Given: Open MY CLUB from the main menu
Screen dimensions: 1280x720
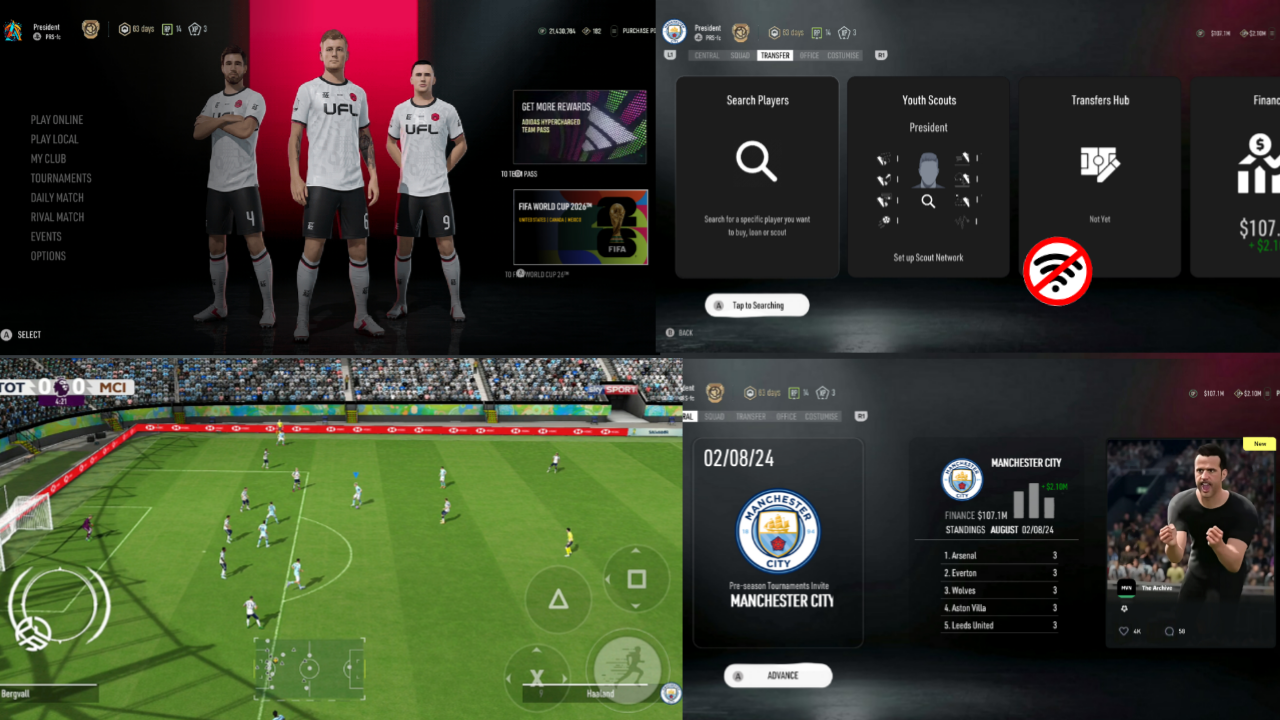Looking at the screenshot, I should (49, 158).
